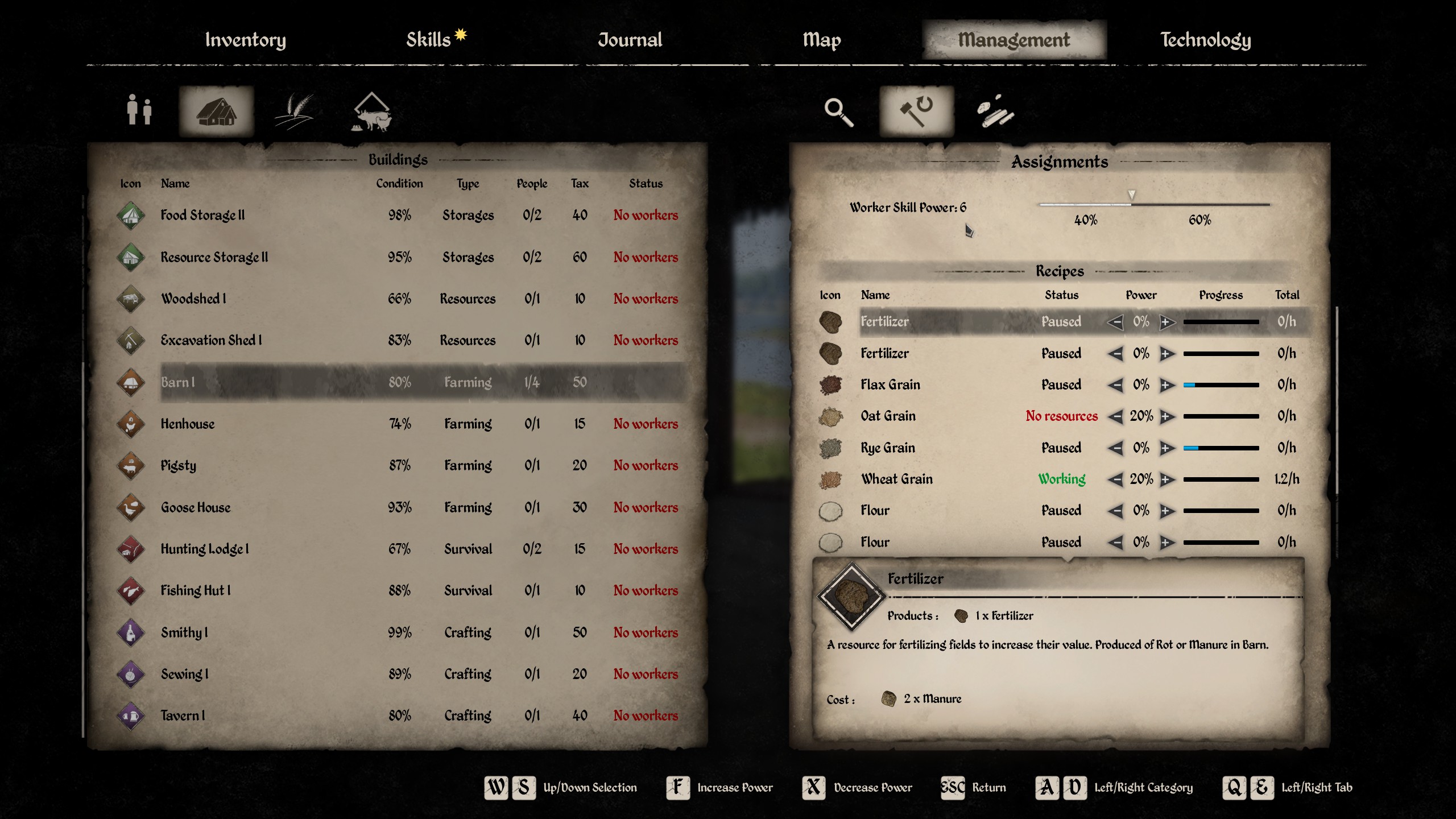Increase power for the Wheat Grain recipe
Screen dimensions: 1456x819
click(1167, 479)
